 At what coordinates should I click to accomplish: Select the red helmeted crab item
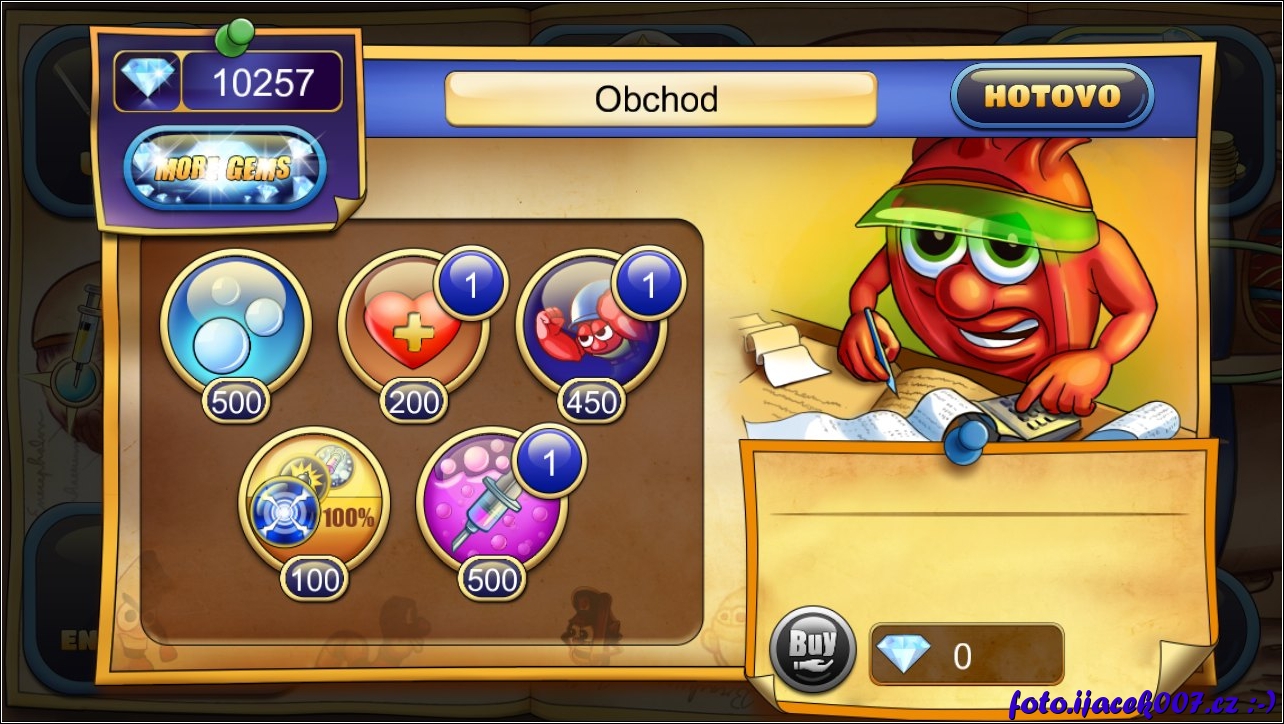[x=590, y=325]
